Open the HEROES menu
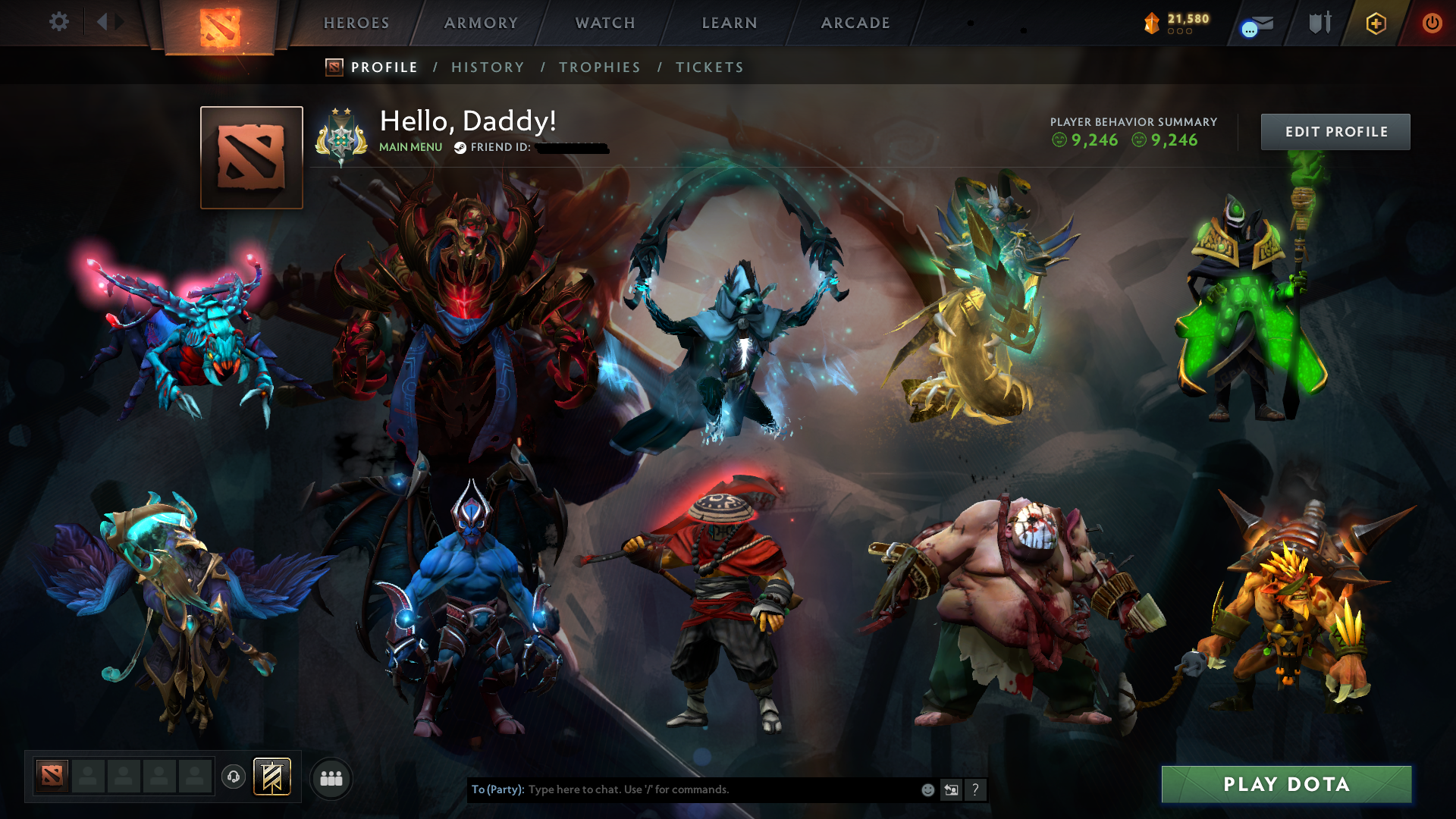 pyautogui.click(x=356, y=23)
